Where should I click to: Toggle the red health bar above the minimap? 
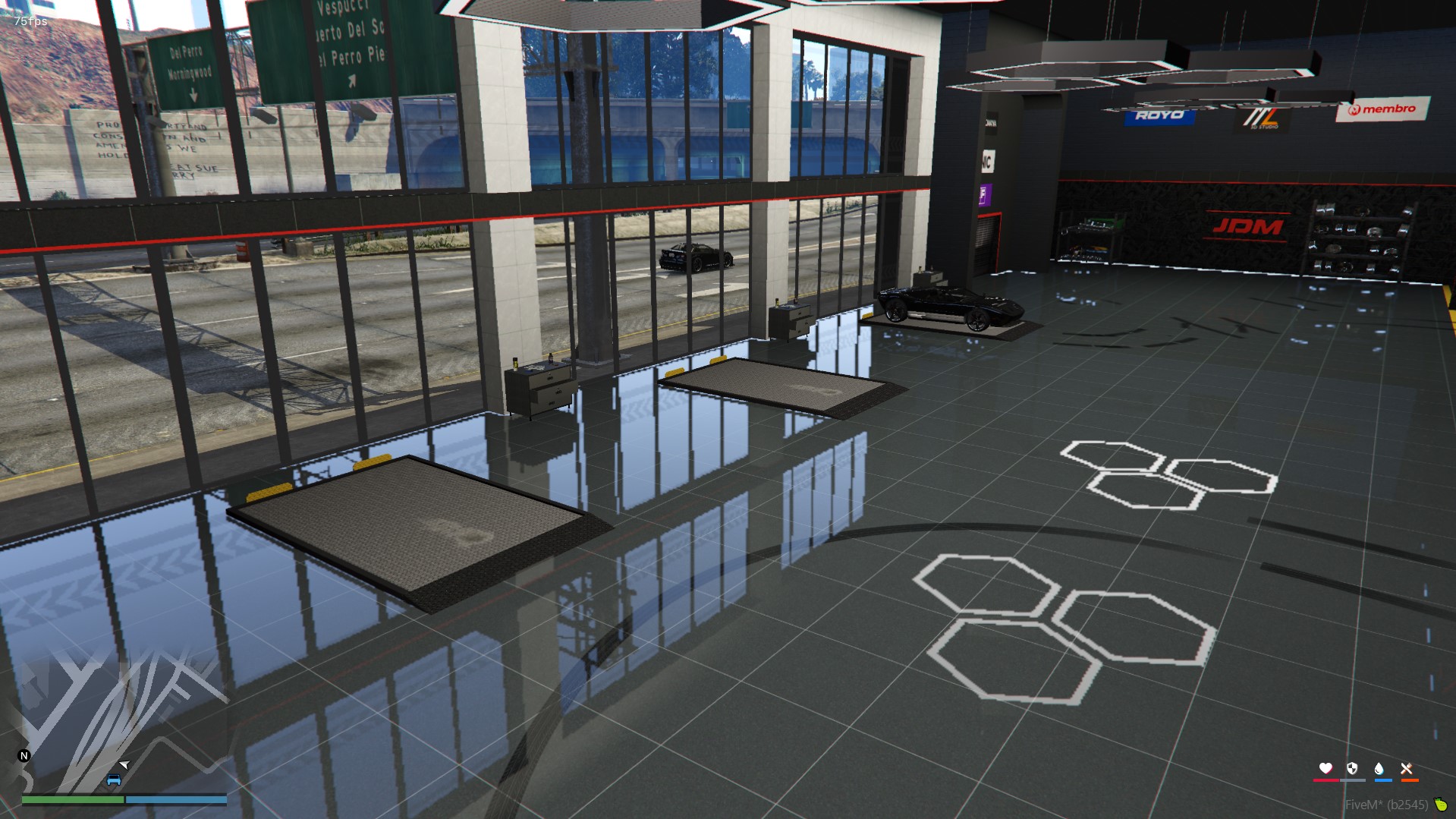(x=1325, y=779)
